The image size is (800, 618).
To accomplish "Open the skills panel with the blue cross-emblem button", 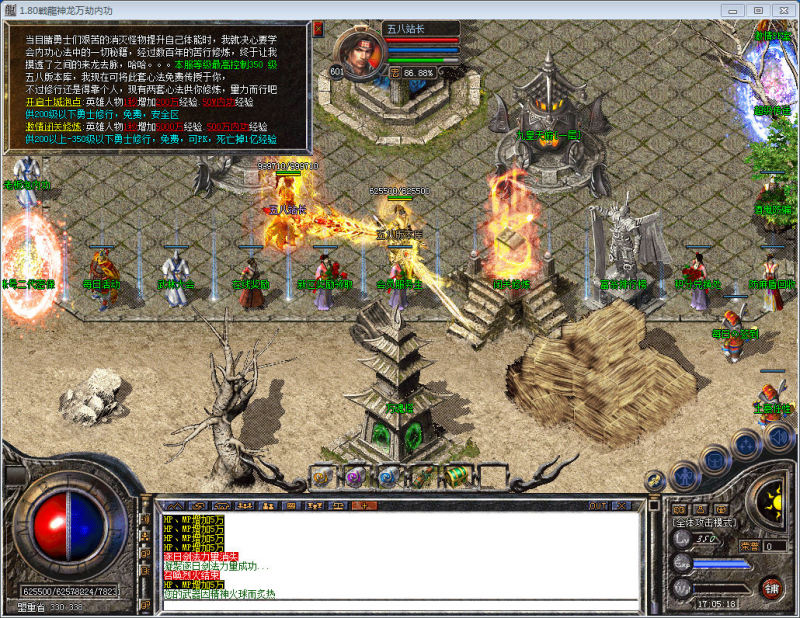I will 744,444.
